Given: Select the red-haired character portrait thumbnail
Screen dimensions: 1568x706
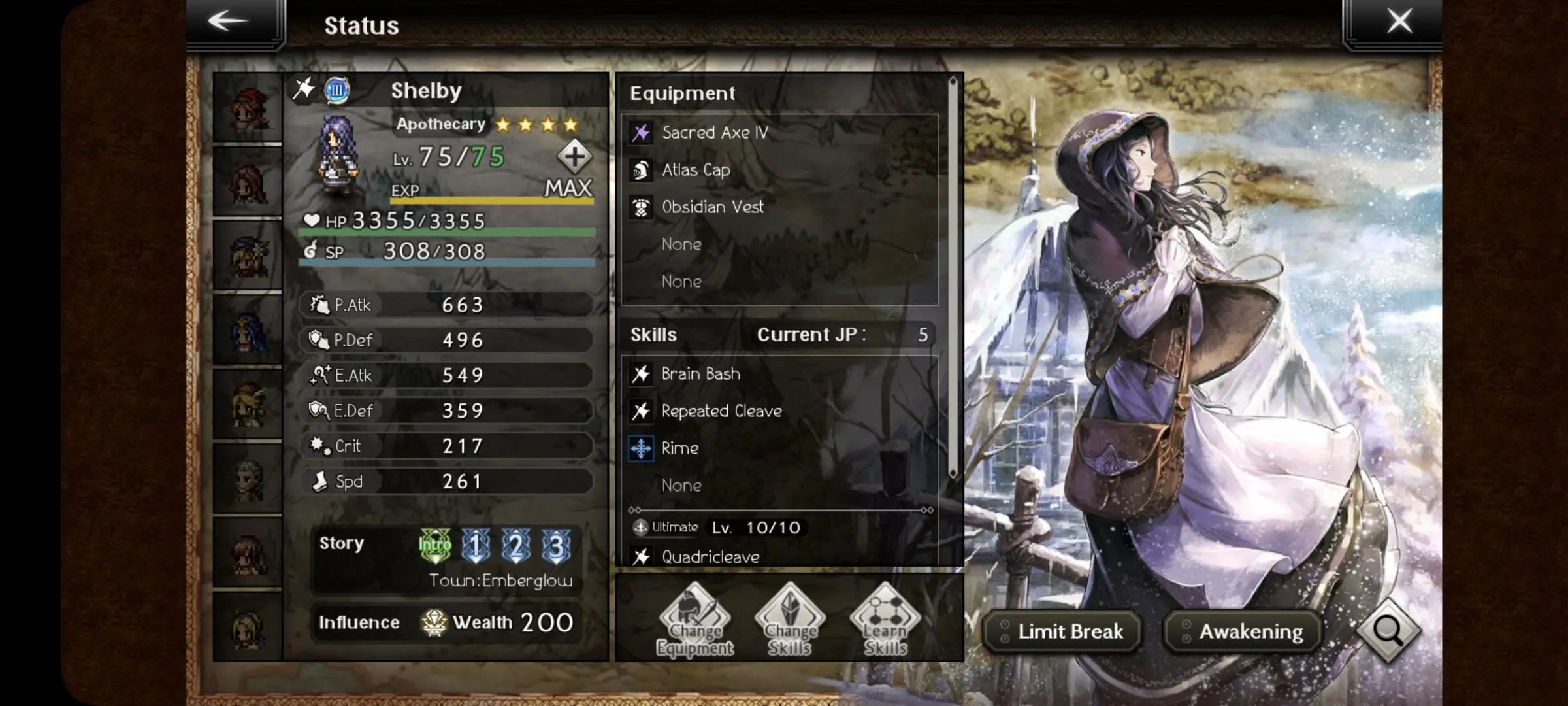Looking at the screenshot, I should click(248, 109).
